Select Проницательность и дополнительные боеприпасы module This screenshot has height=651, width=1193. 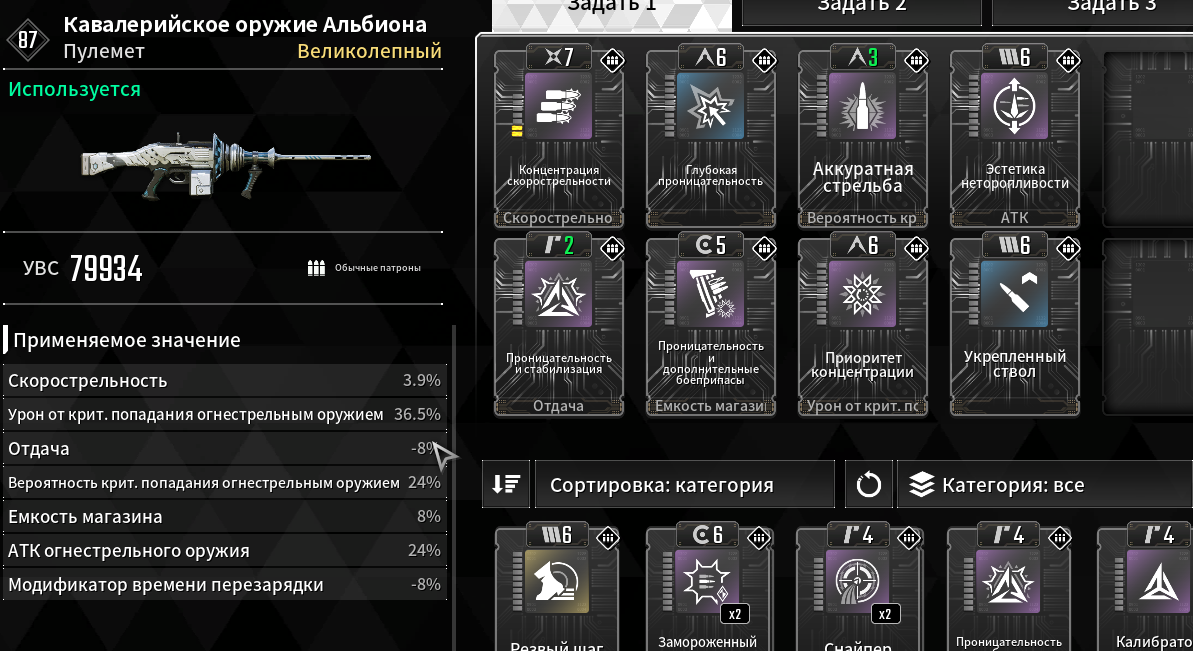tap(710, 325)
